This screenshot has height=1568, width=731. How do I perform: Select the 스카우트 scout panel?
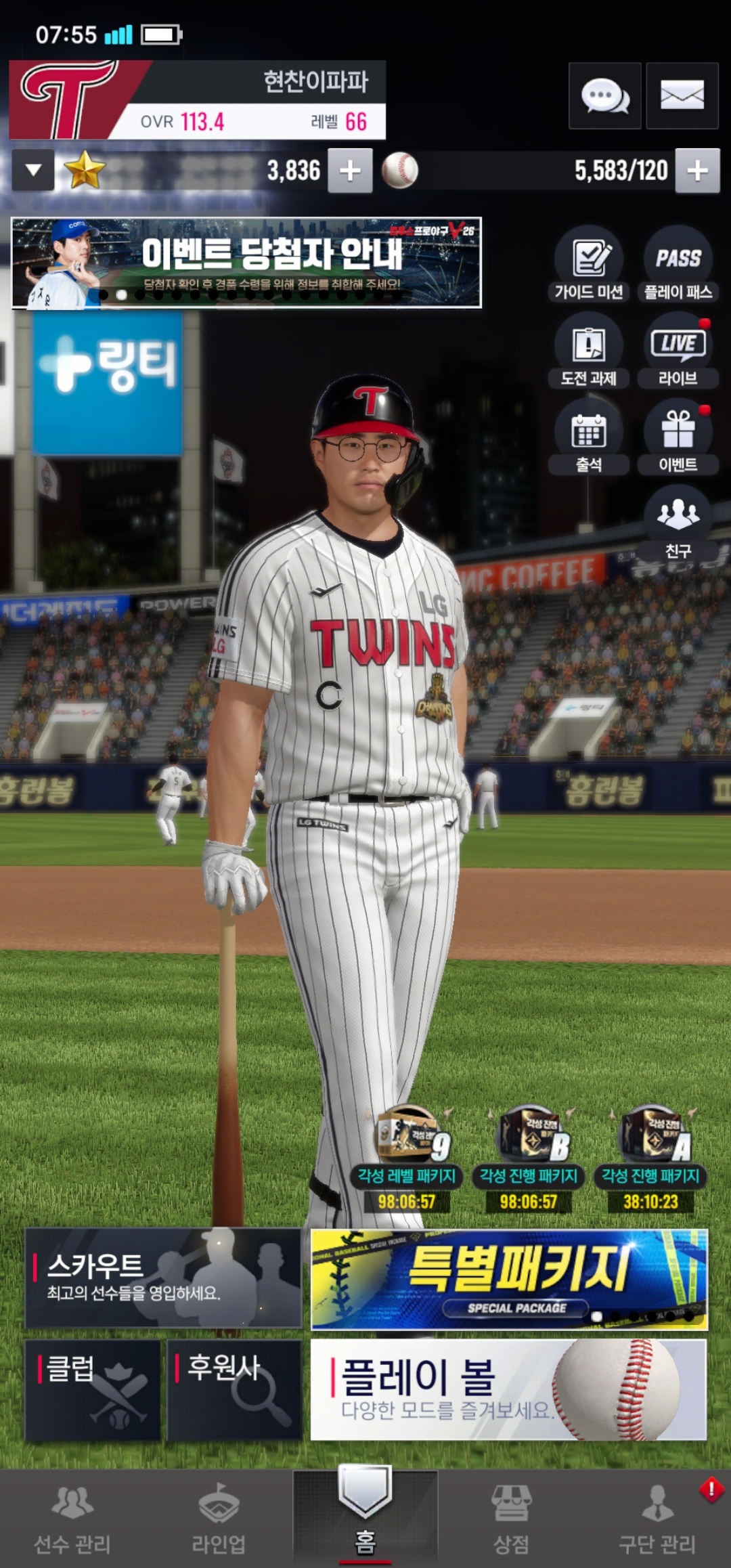[163, 1278]
